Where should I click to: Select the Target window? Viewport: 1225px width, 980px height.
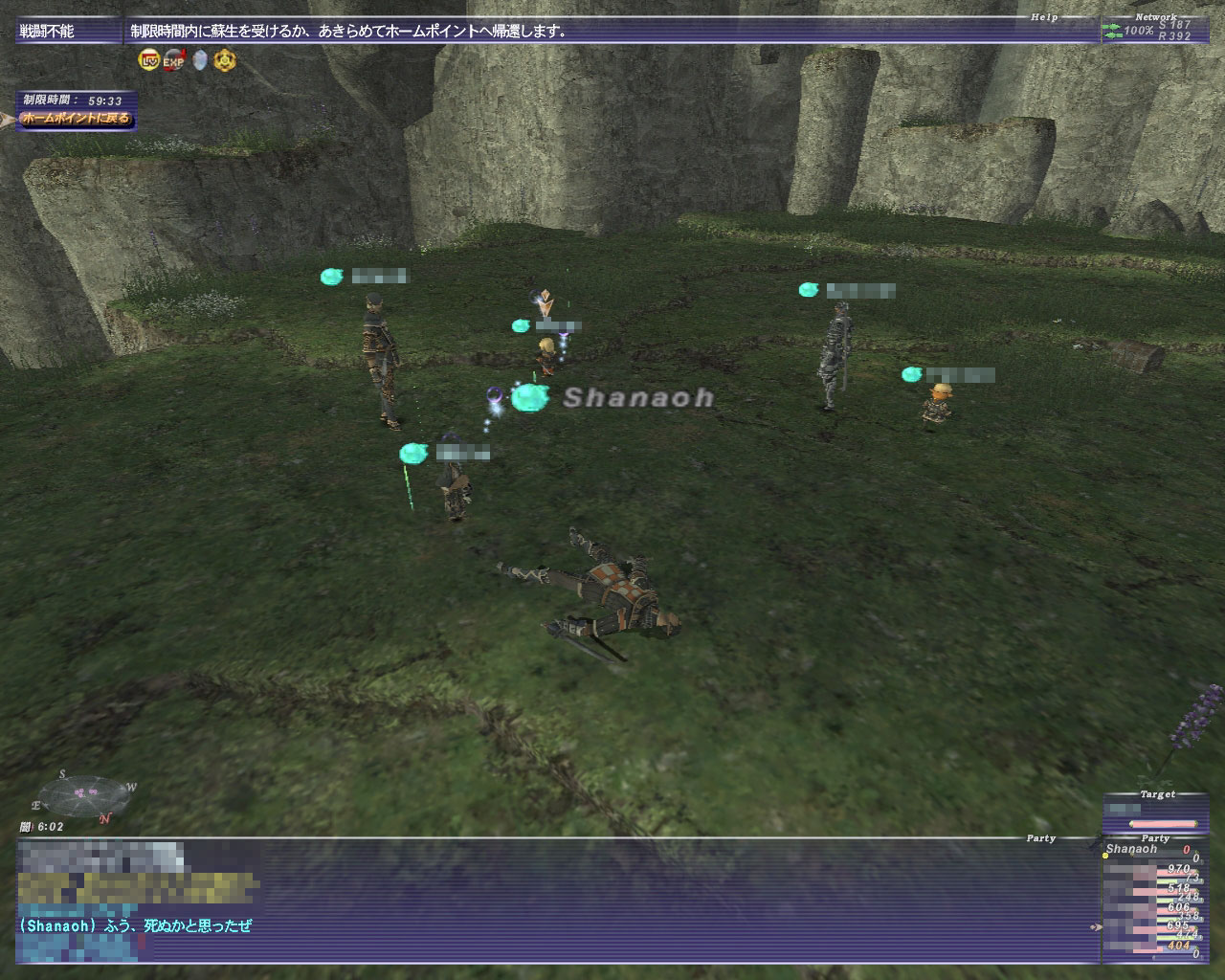tap(1152, 812)
